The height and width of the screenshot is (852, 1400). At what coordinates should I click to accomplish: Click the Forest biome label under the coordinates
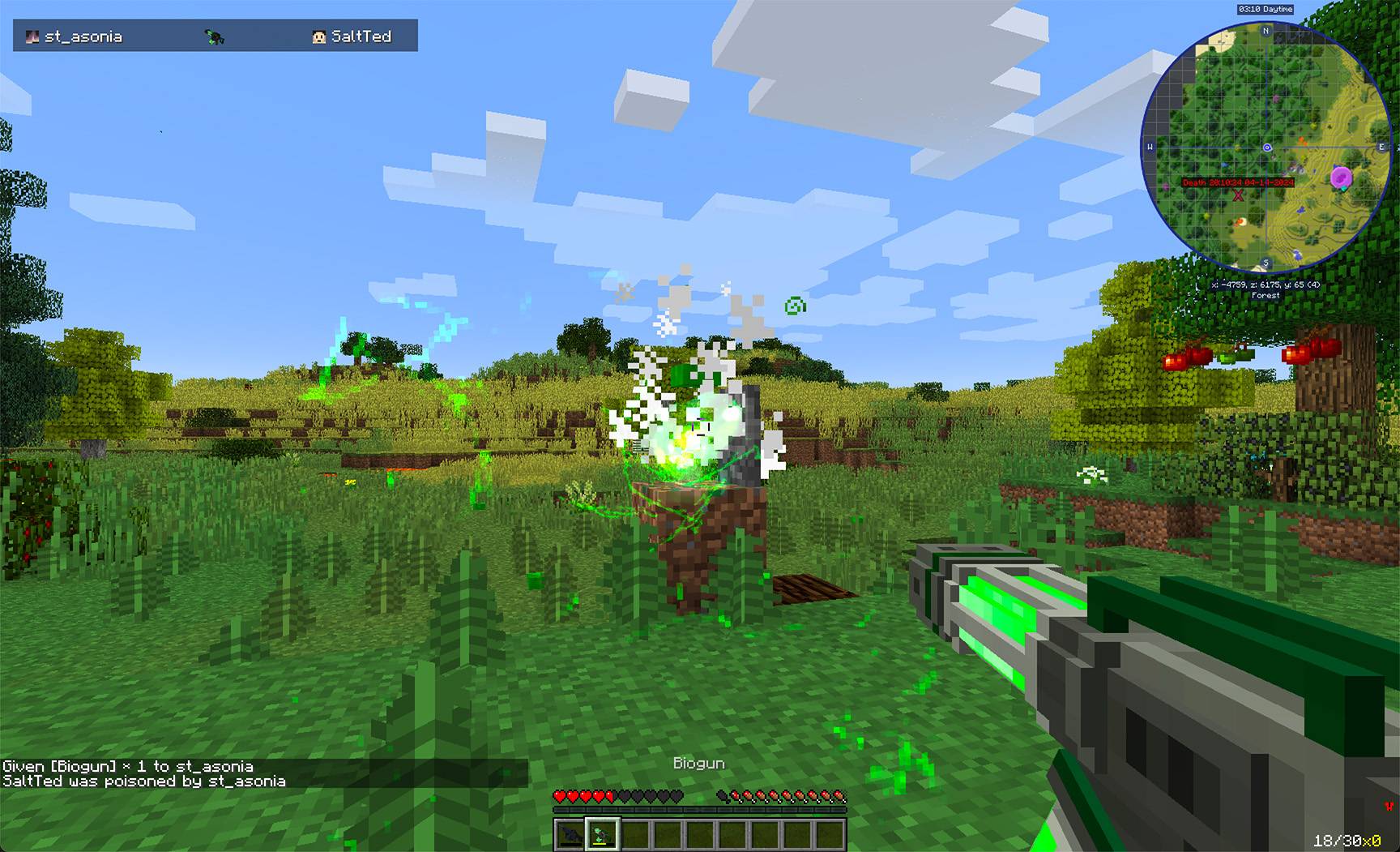pyautogui.click(x=1266, y=295)
